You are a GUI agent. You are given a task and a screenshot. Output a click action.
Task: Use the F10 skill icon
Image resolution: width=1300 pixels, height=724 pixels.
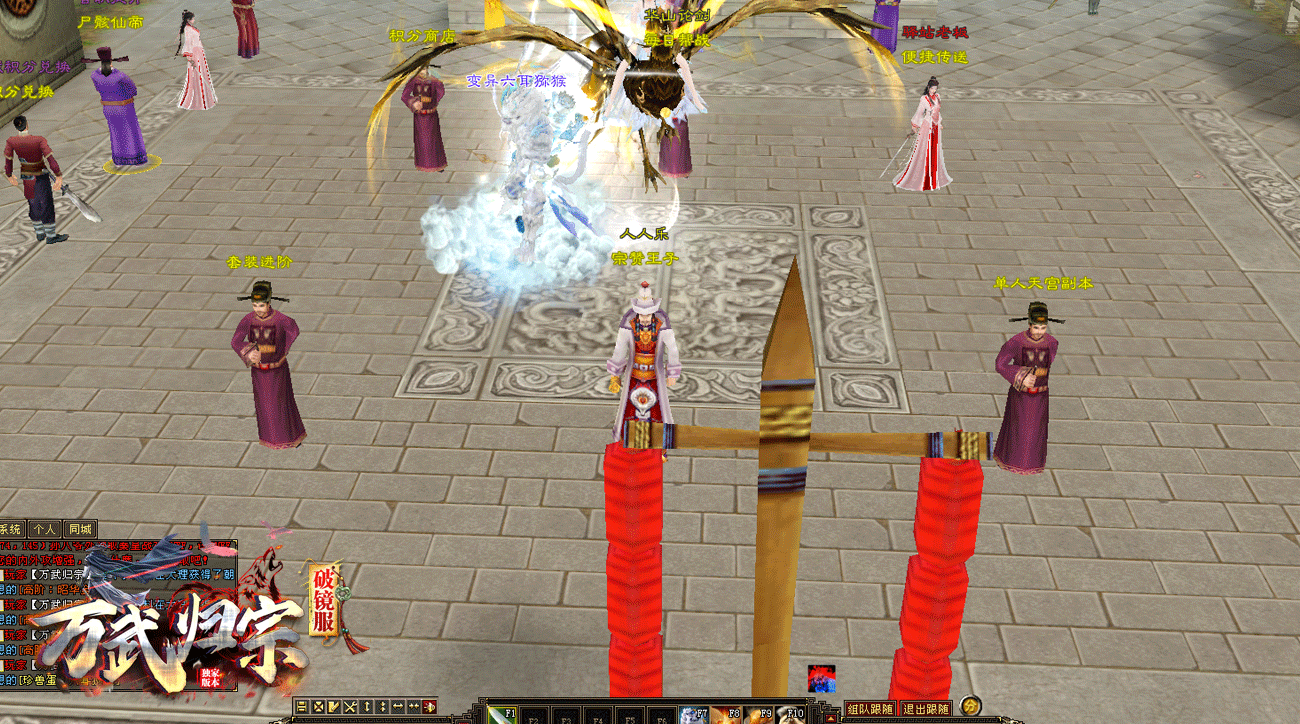click(790, 714)
